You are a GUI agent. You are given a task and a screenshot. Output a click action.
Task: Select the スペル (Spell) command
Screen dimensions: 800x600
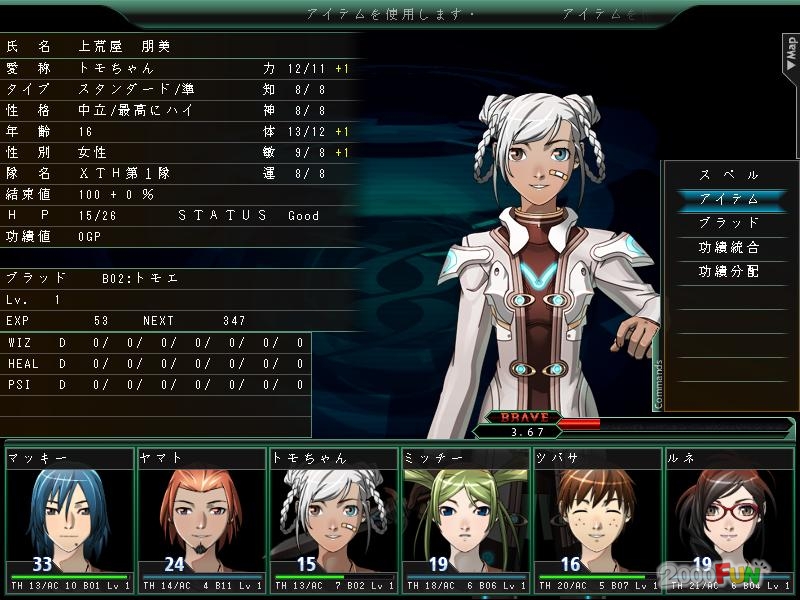point(729,175)
